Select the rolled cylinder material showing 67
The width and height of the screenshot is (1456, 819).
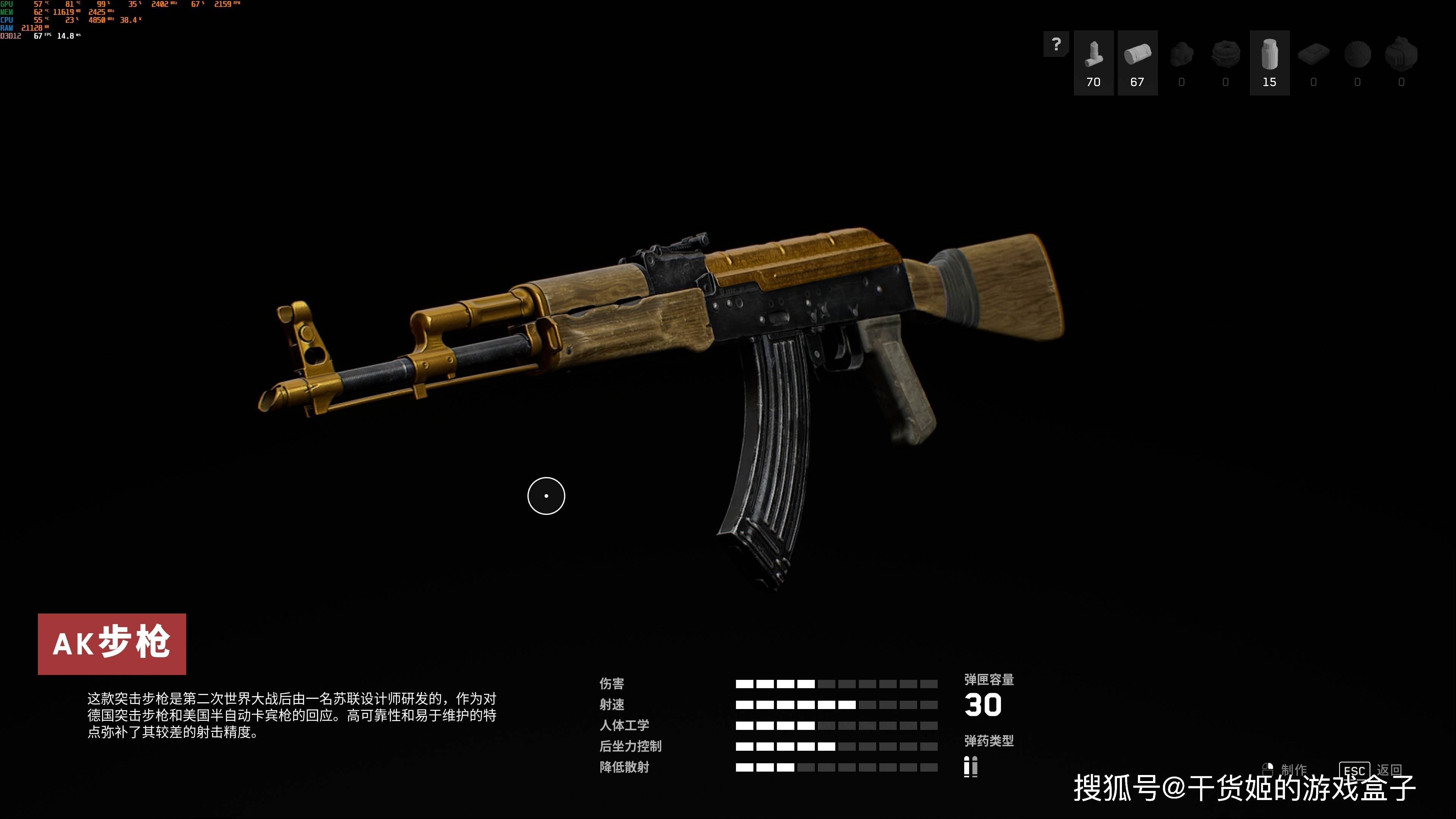coord(1137,62)
